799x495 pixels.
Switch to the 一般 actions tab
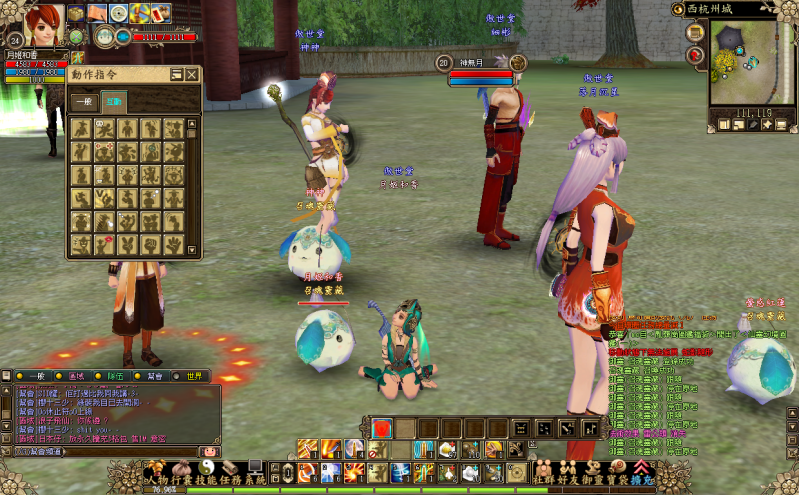coord(84,102)
